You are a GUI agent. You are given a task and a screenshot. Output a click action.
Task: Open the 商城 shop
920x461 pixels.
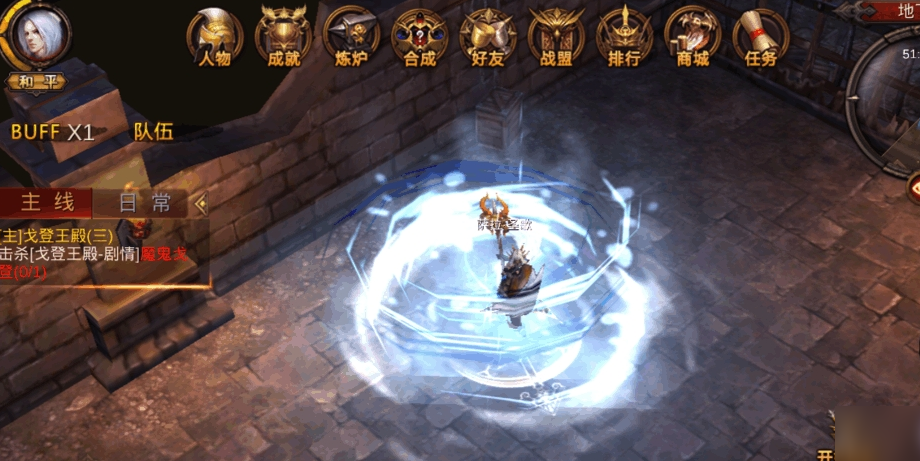692,37
